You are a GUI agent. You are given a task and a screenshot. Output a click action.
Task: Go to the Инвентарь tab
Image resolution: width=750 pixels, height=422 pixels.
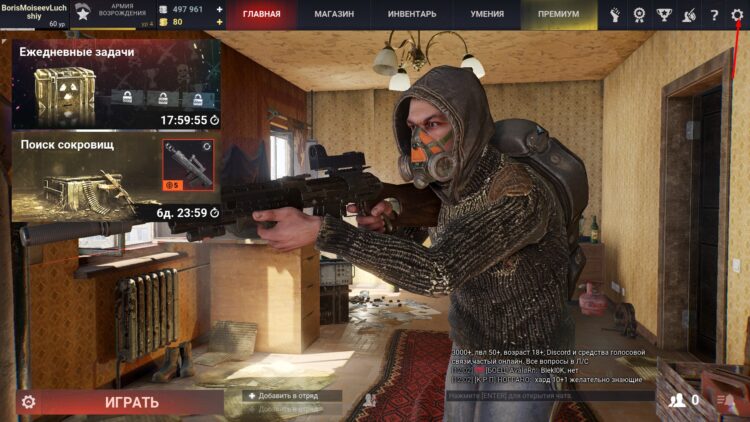point(412,15)
